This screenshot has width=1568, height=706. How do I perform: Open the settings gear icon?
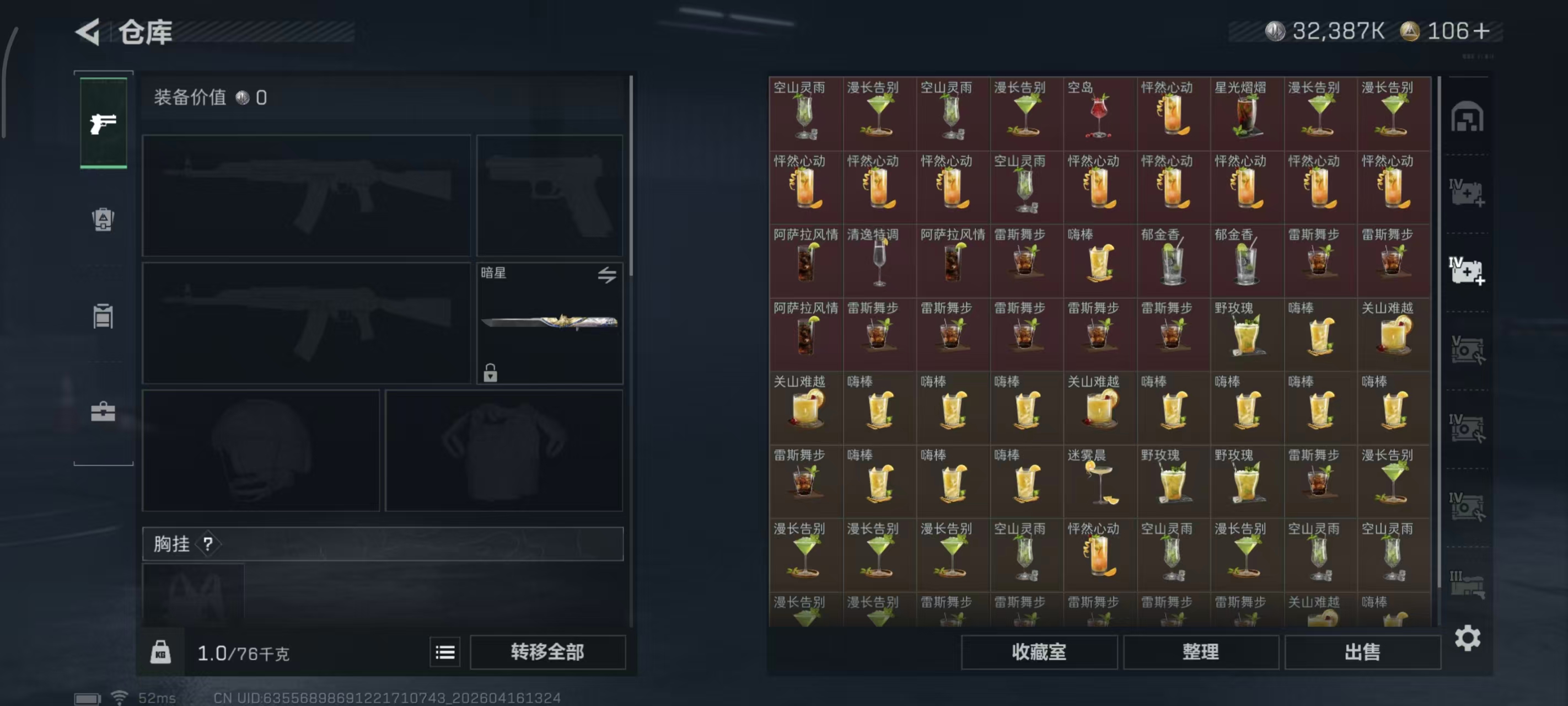point(1468,638)
